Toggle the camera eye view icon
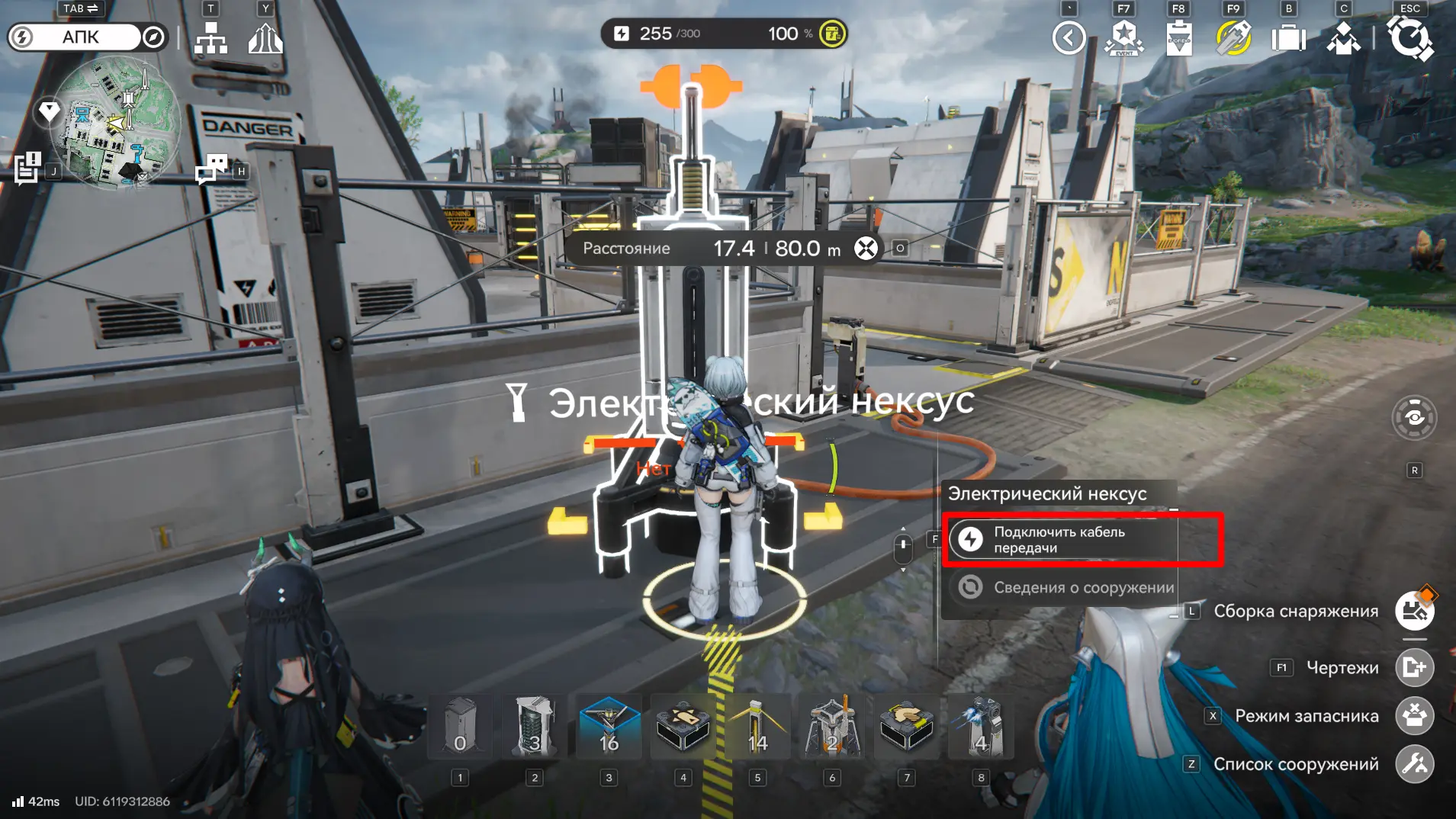This screenshot has height=819, width=1456. [x=1414, y=418]
